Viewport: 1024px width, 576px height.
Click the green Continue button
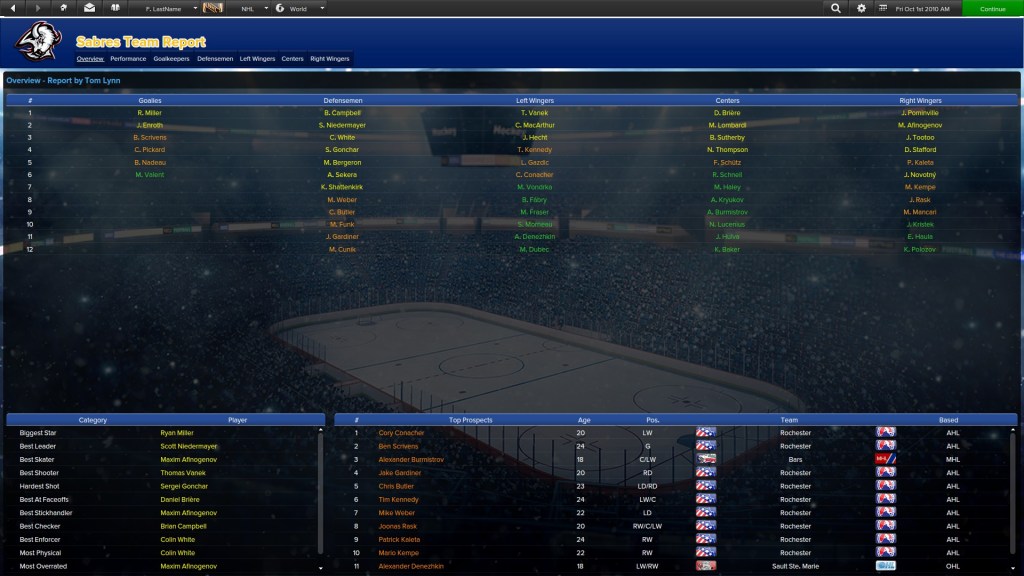[x=992, y=8]
